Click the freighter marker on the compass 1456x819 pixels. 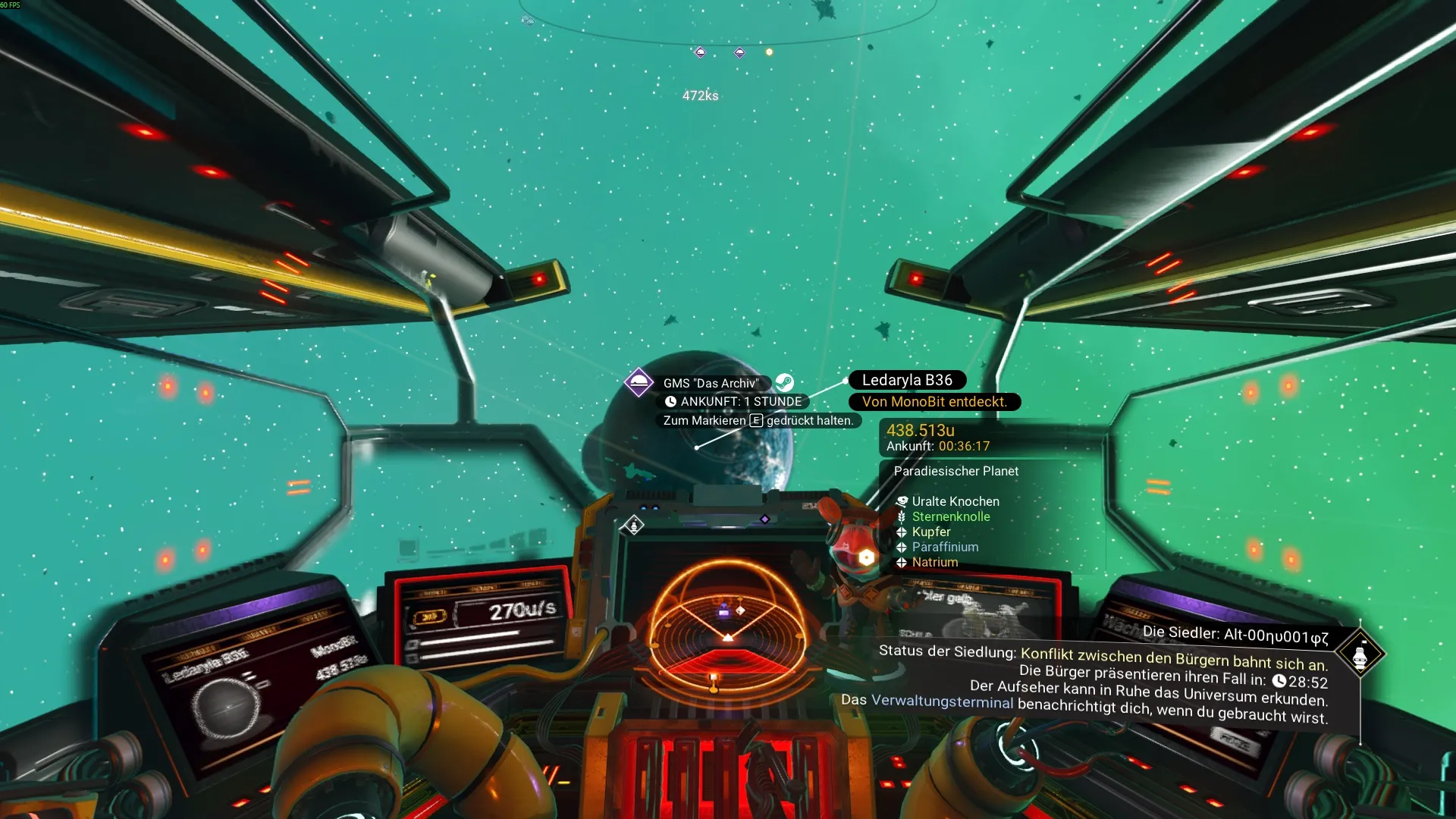click(x=700, y=52)
